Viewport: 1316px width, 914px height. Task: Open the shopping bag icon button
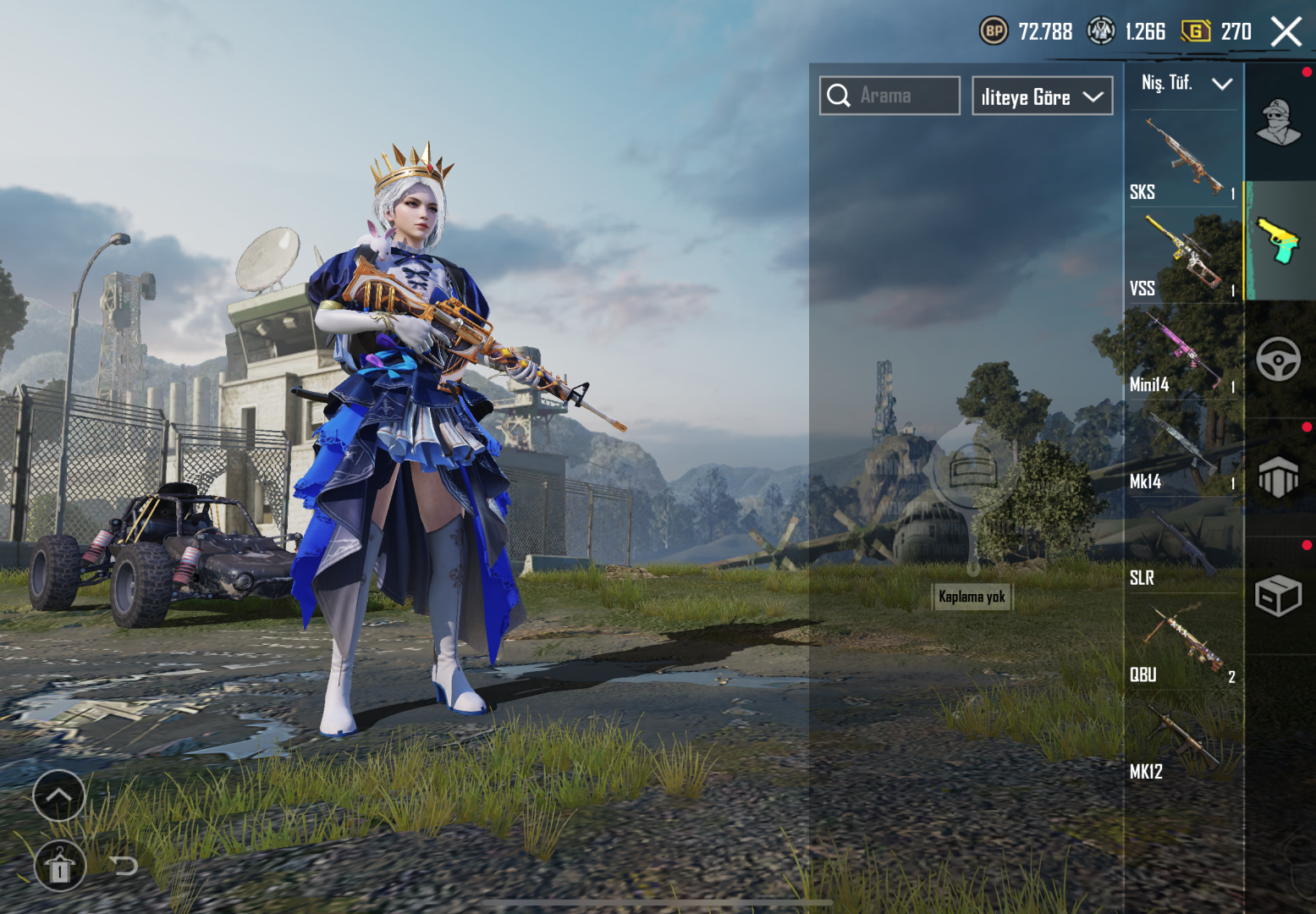coord(59,867)
